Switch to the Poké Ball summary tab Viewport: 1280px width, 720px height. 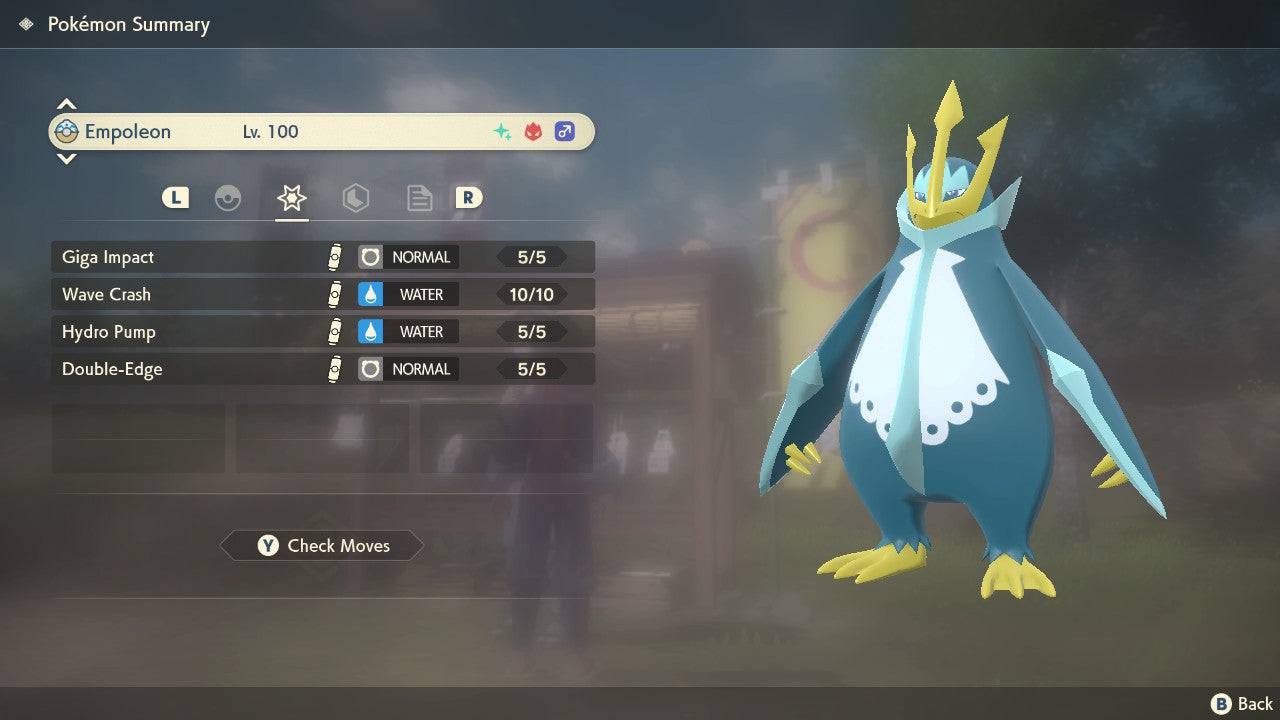coord(228,198)
